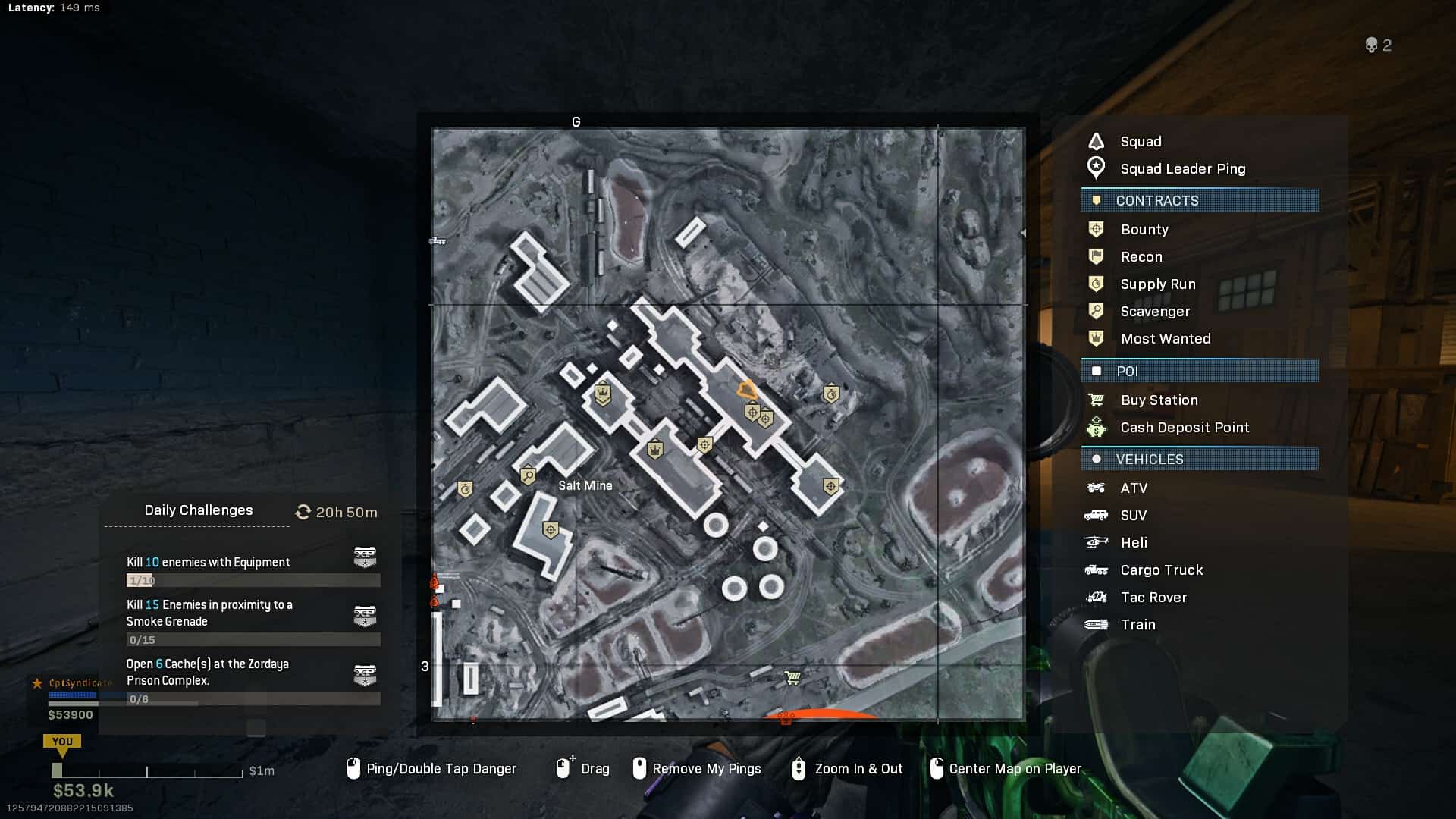1456x819 pixels.
Task: Click the Supply Run legend entry
Action: [x=1157, y=284]
